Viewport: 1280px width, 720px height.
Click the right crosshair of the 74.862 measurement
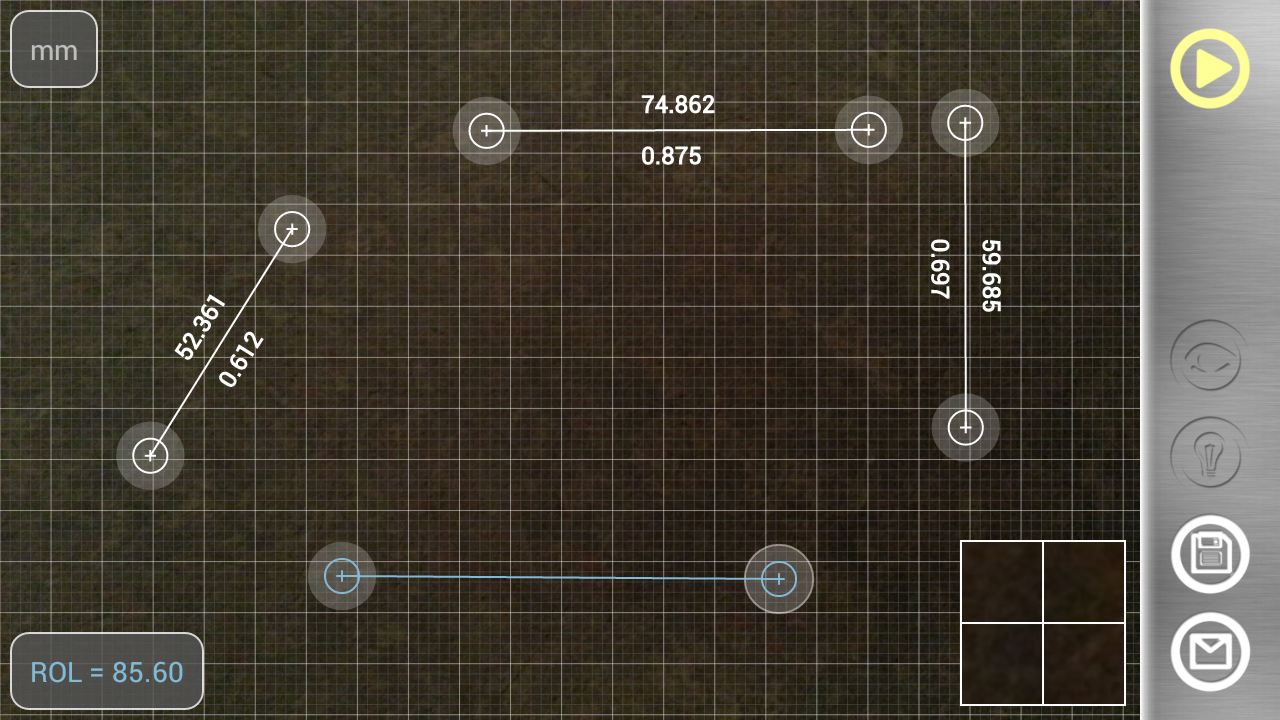(867, 129)
